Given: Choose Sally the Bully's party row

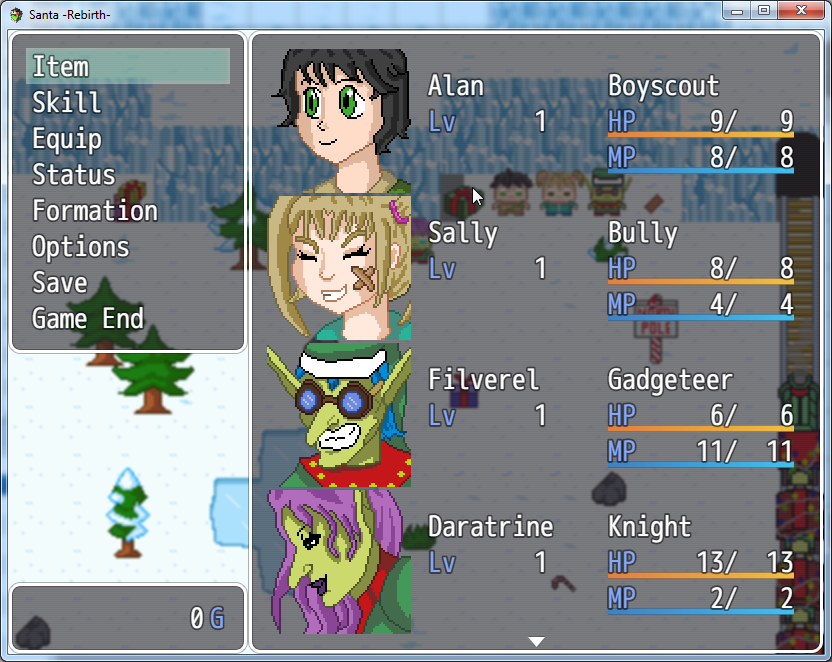Looking at the screenshot, I should 536,268.
